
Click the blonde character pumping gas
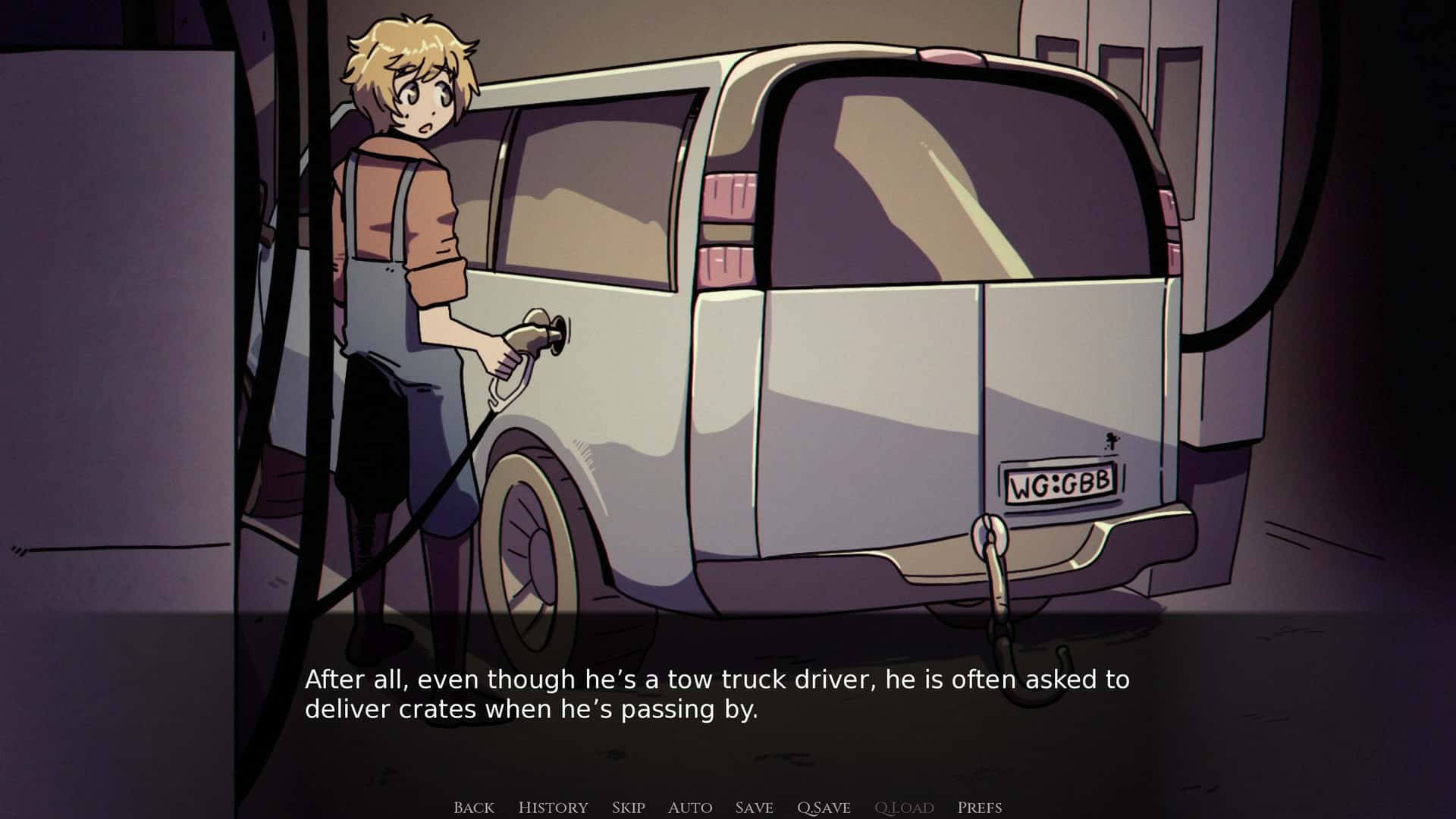pos(402,265)
